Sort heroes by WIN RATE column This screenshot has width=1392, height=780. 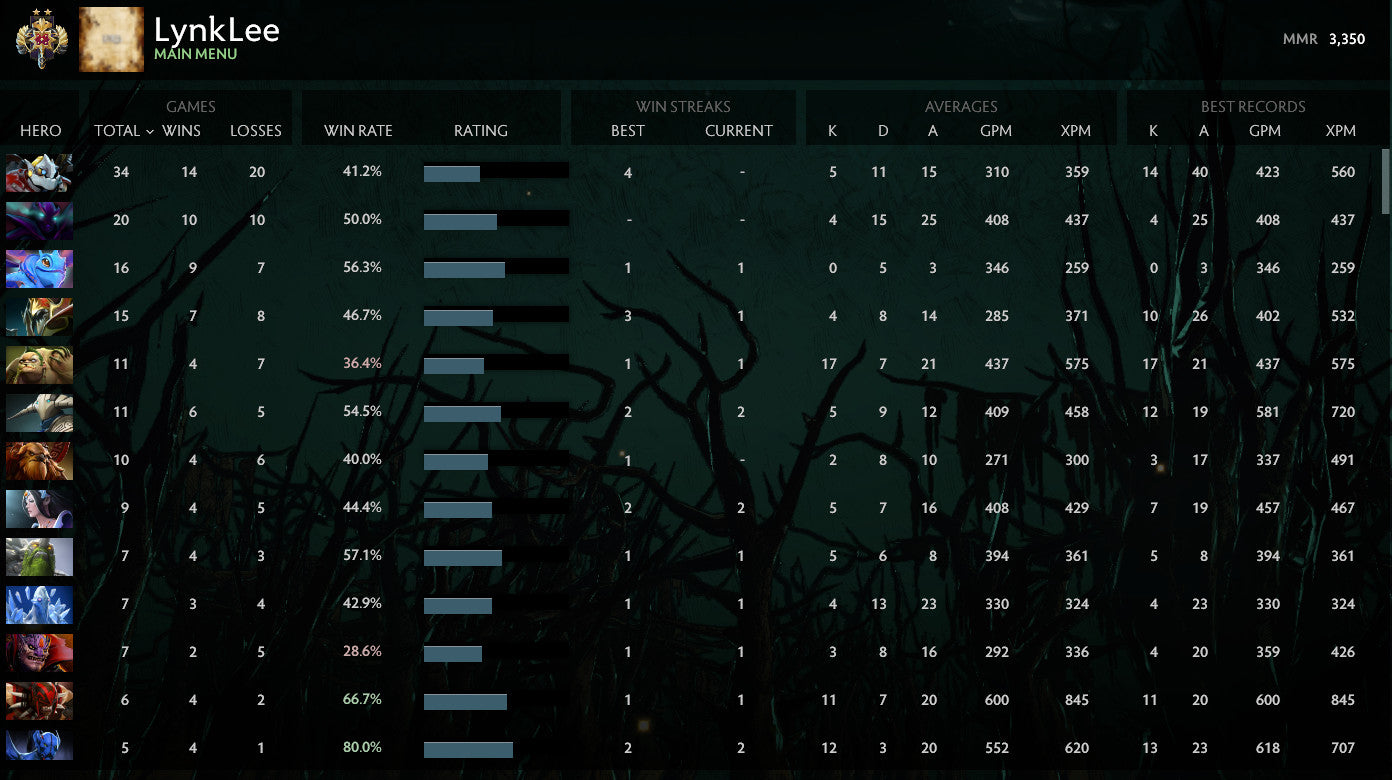tap(357, 131)
